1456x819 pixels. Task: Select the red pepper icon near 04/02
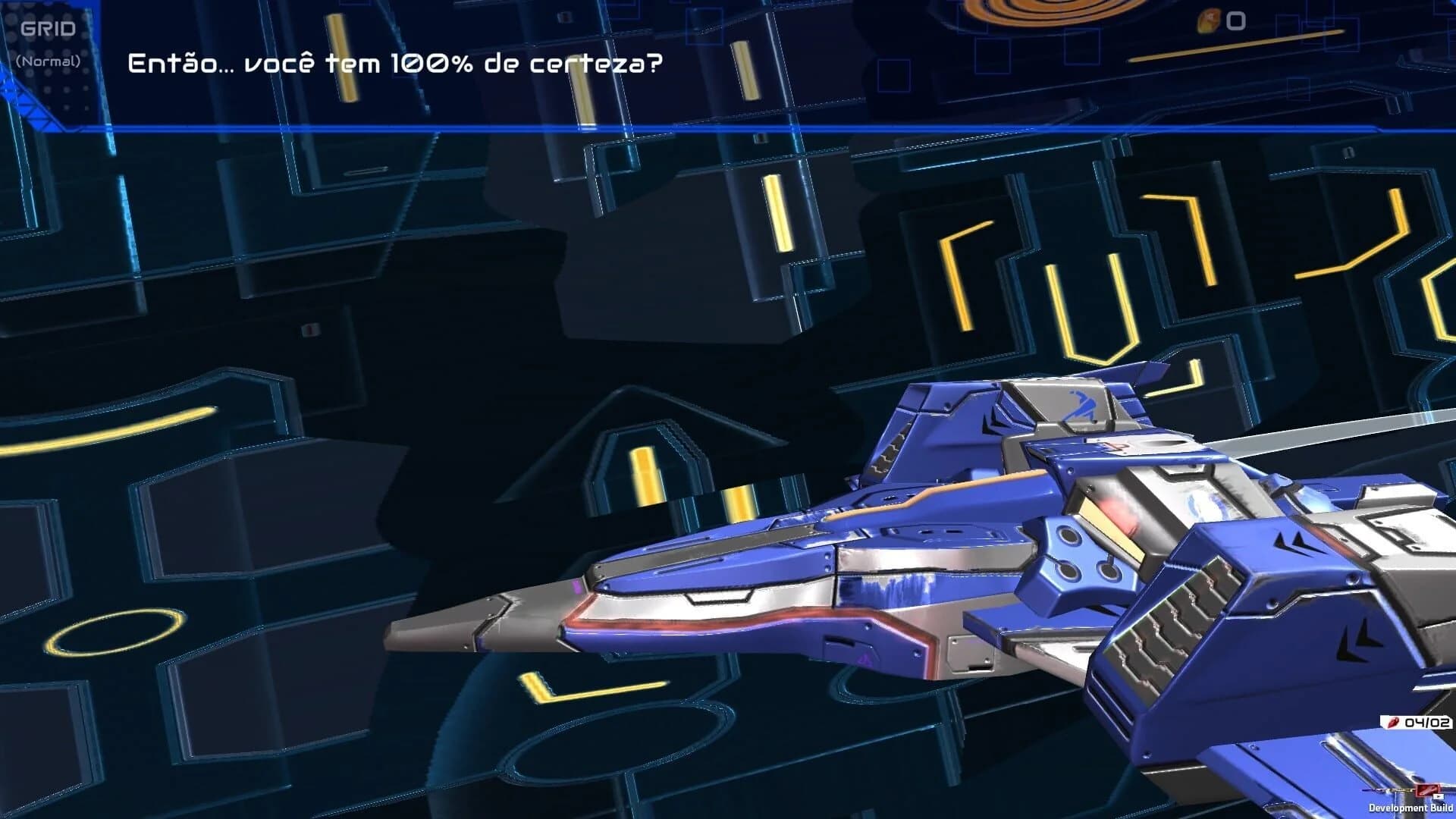(1393, 722)
